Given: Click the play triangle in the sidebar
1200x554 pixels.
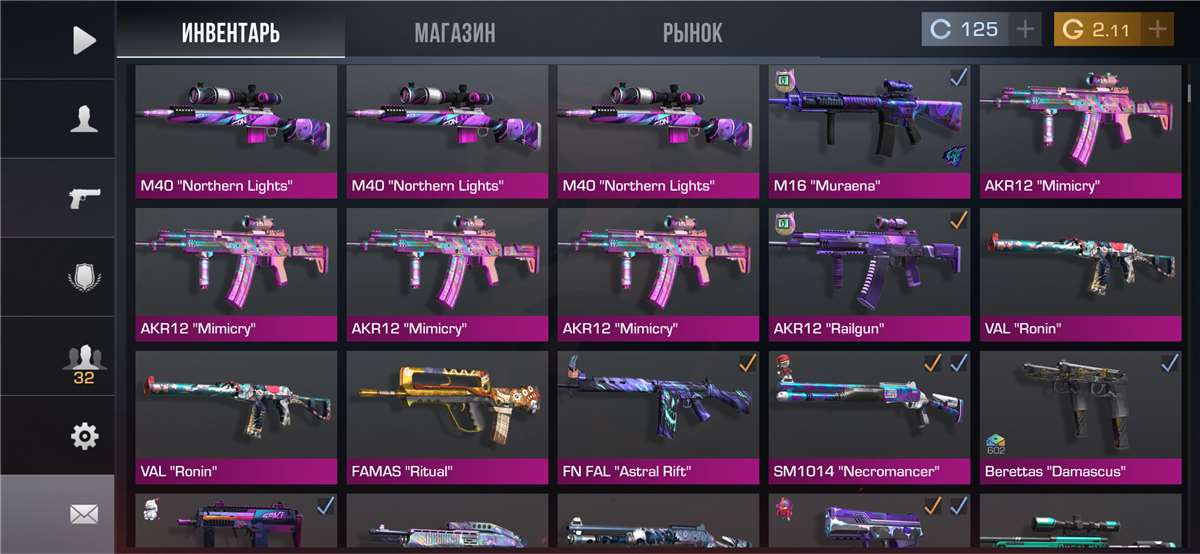Looking at the screenshot, I should click(84, 40).
